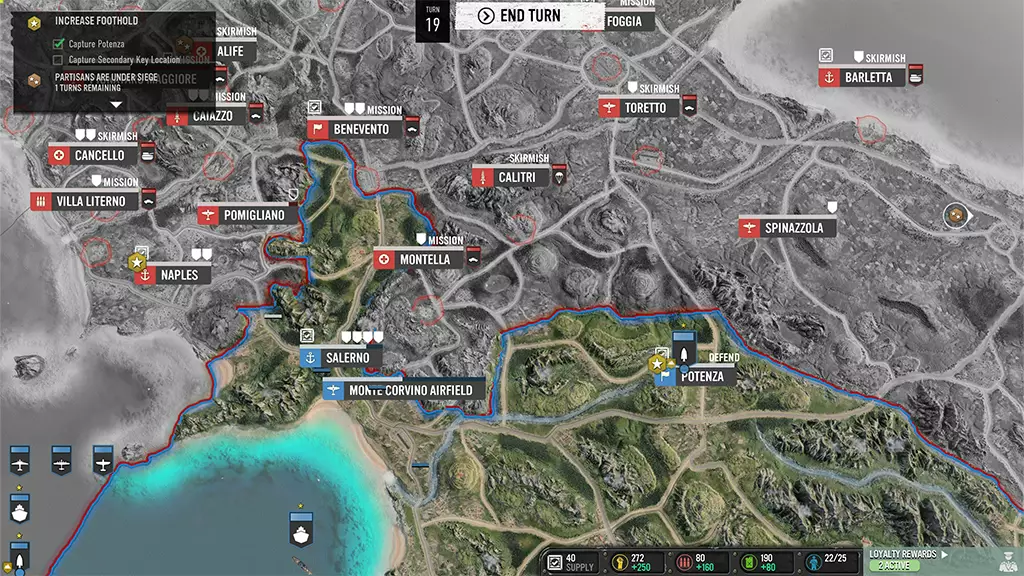Viewport: 1024px width, 576px height.
Task: Click the supply crate map marker
Action: (x=956, y=215)
